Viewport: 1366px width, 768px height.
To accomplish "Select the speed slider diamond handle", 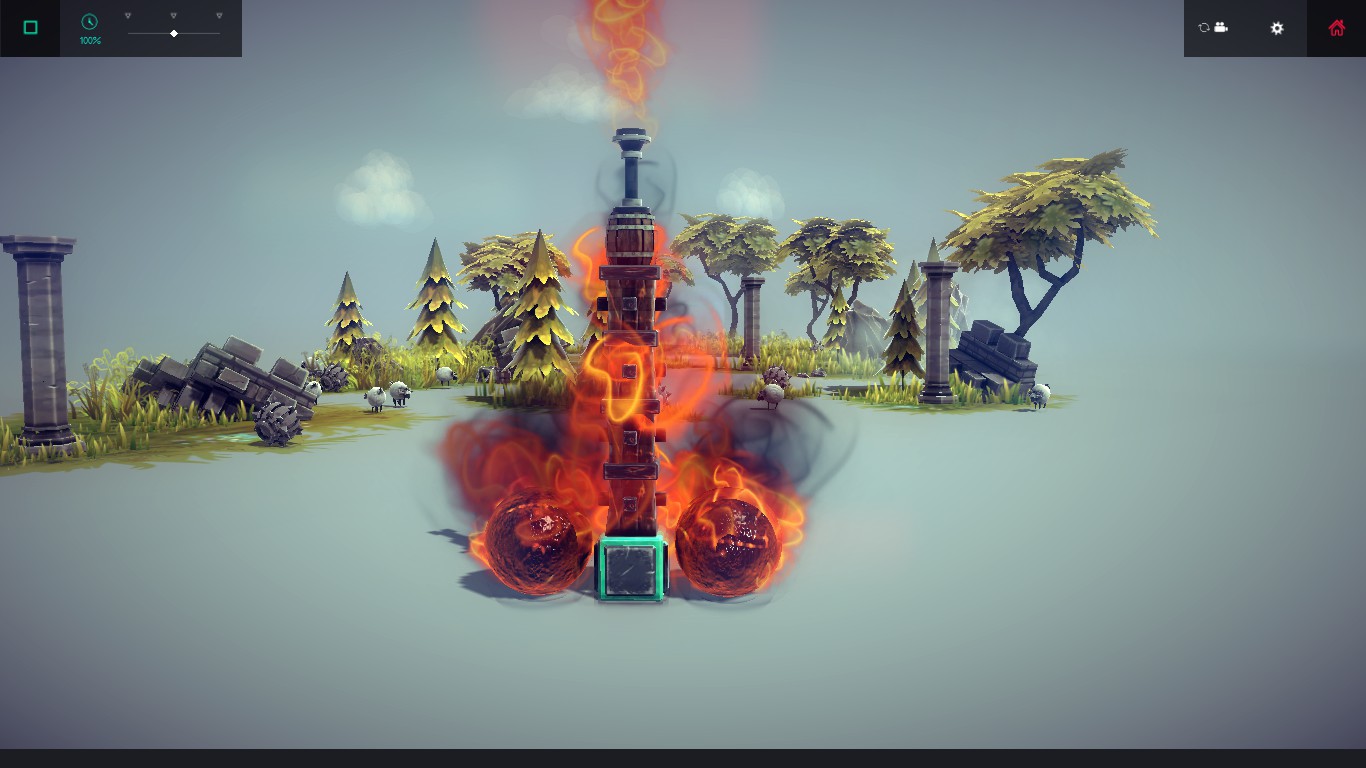I will pyautogui.click(x=174, y=33).
